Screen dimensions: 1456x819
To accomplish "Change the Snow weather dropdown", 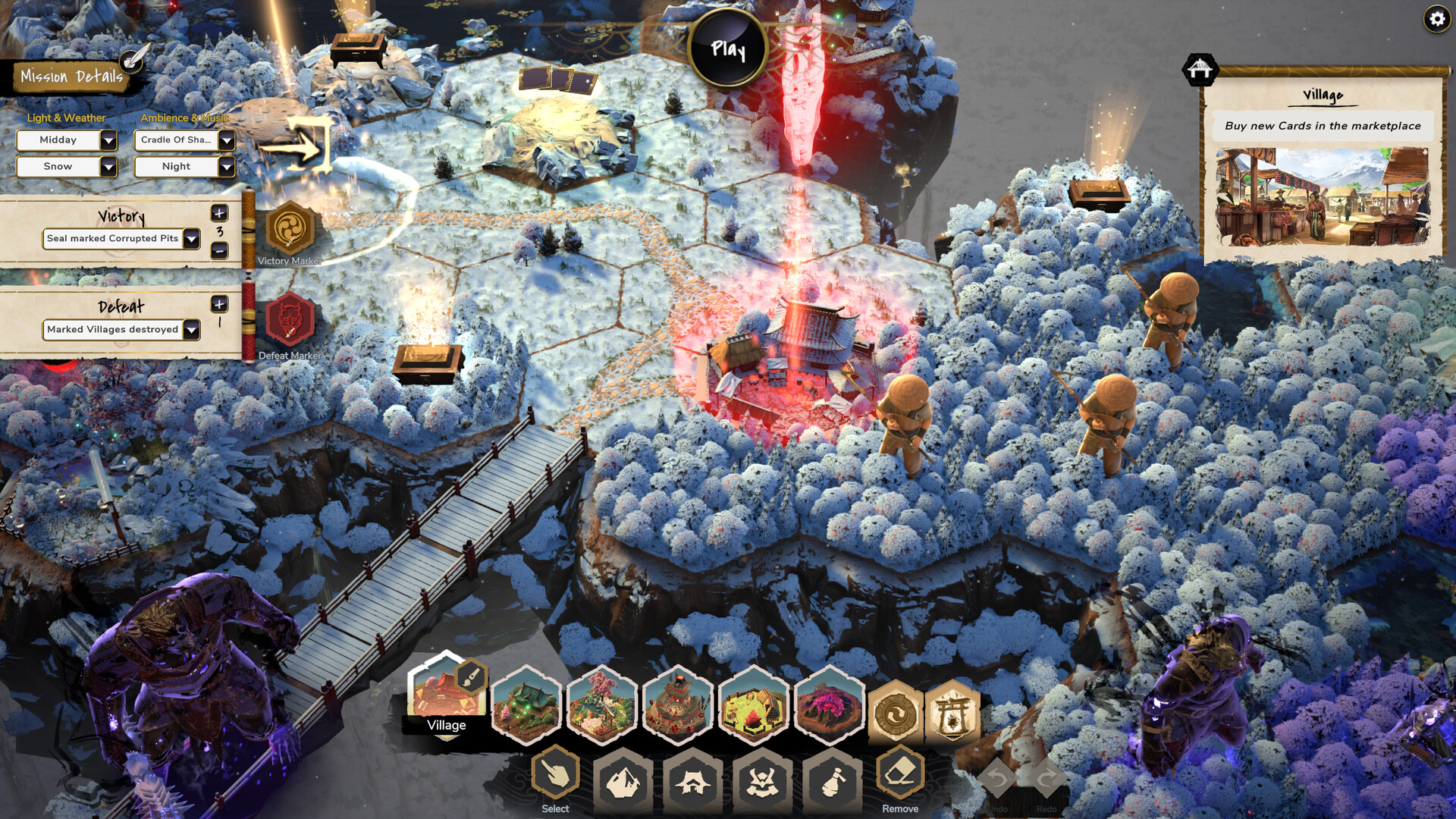I will click(x=108, y=167).
